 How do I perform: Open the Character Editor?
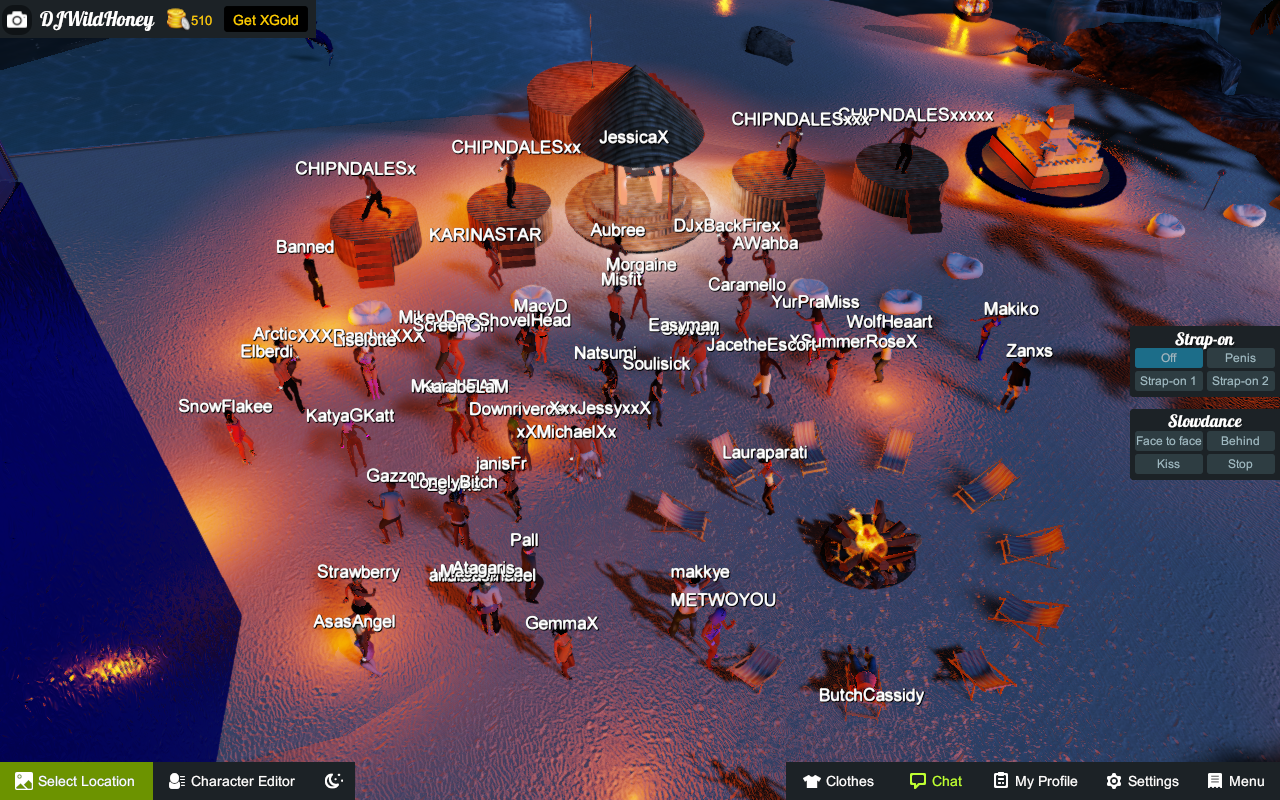(232, 781)
